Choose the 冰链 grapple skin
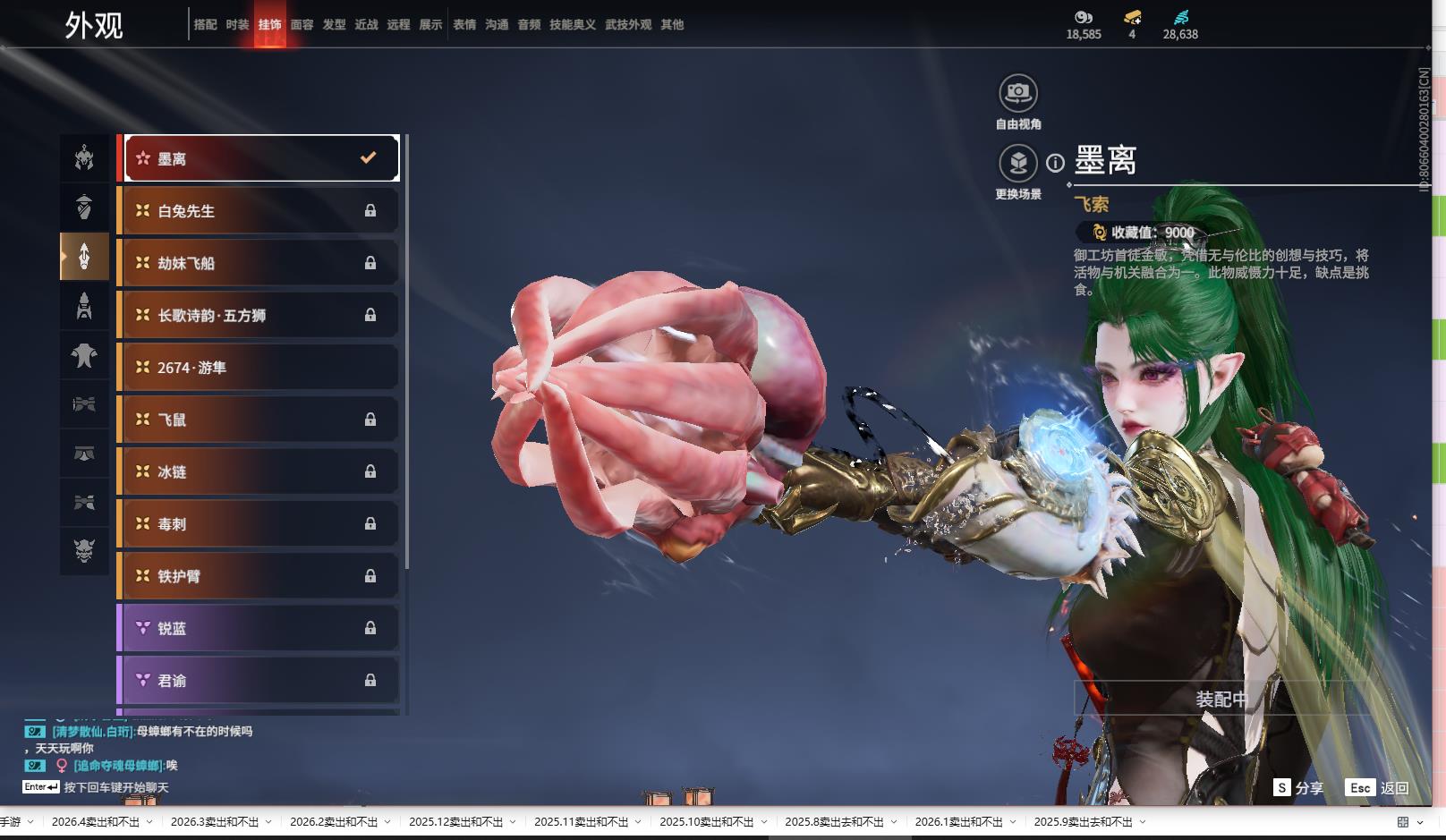Screen dimensions: 1446x840 pyautogui.click(x=259, y=471)
